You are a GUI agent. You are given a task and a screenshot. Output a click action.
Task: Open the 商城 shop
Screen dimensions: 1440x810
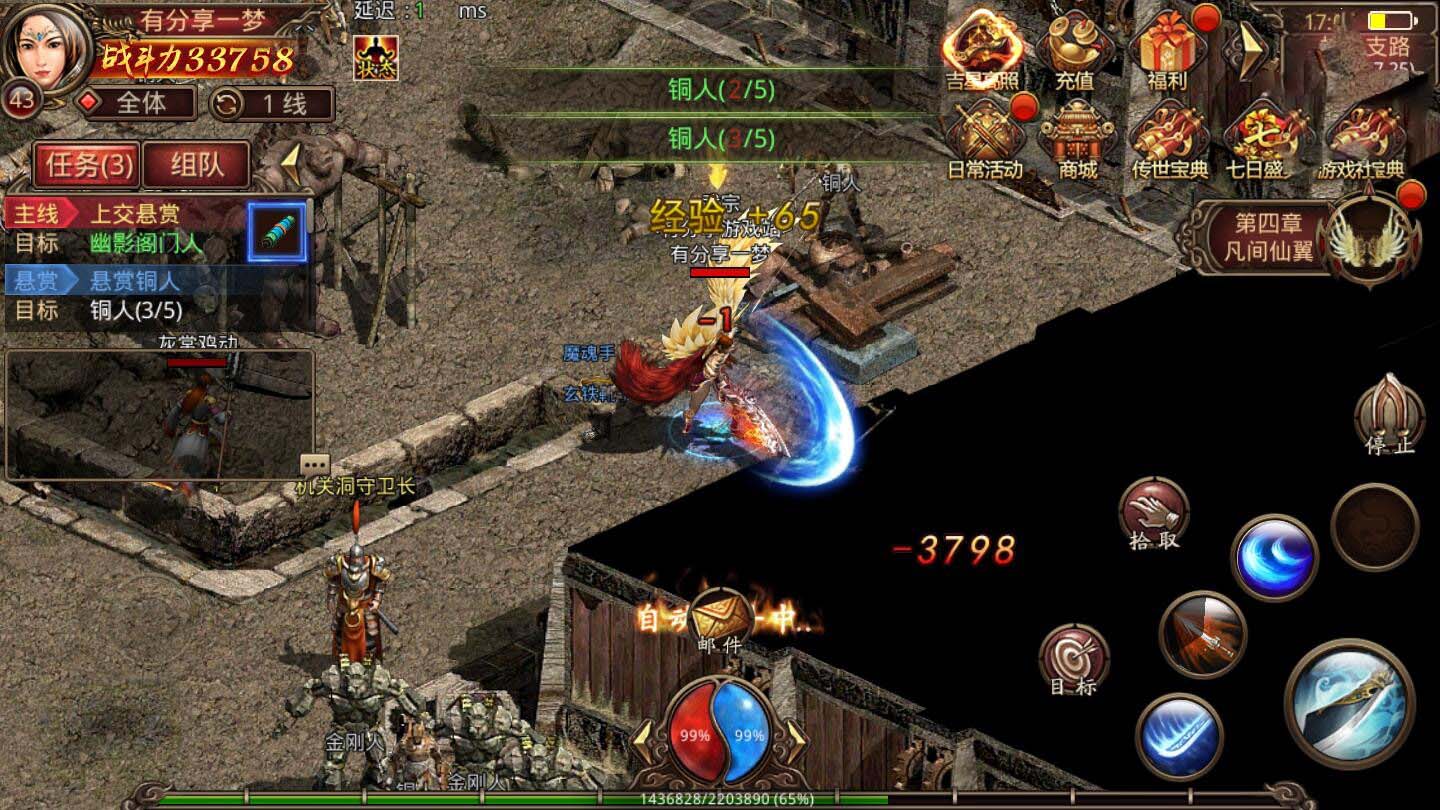pyautogui.click(x=1077, y=140)
